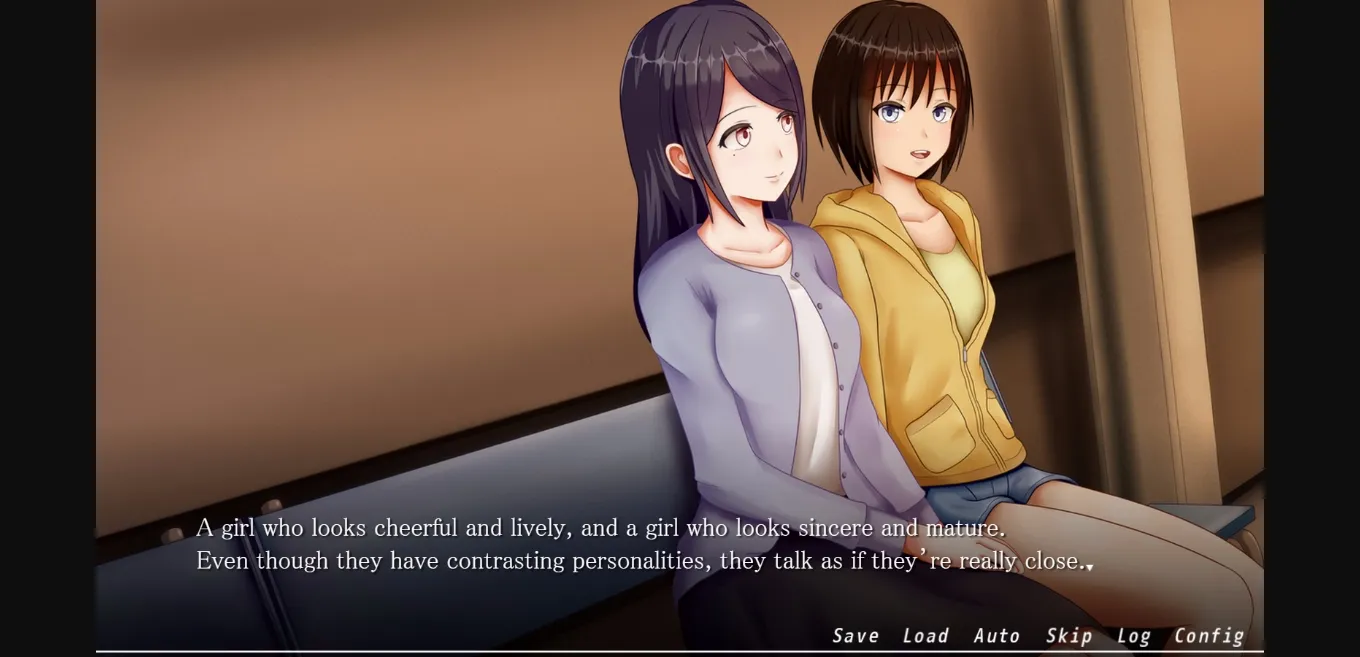Show the dialogue Log
This screenshot has width=1360, height=657.
(1133, 636)
